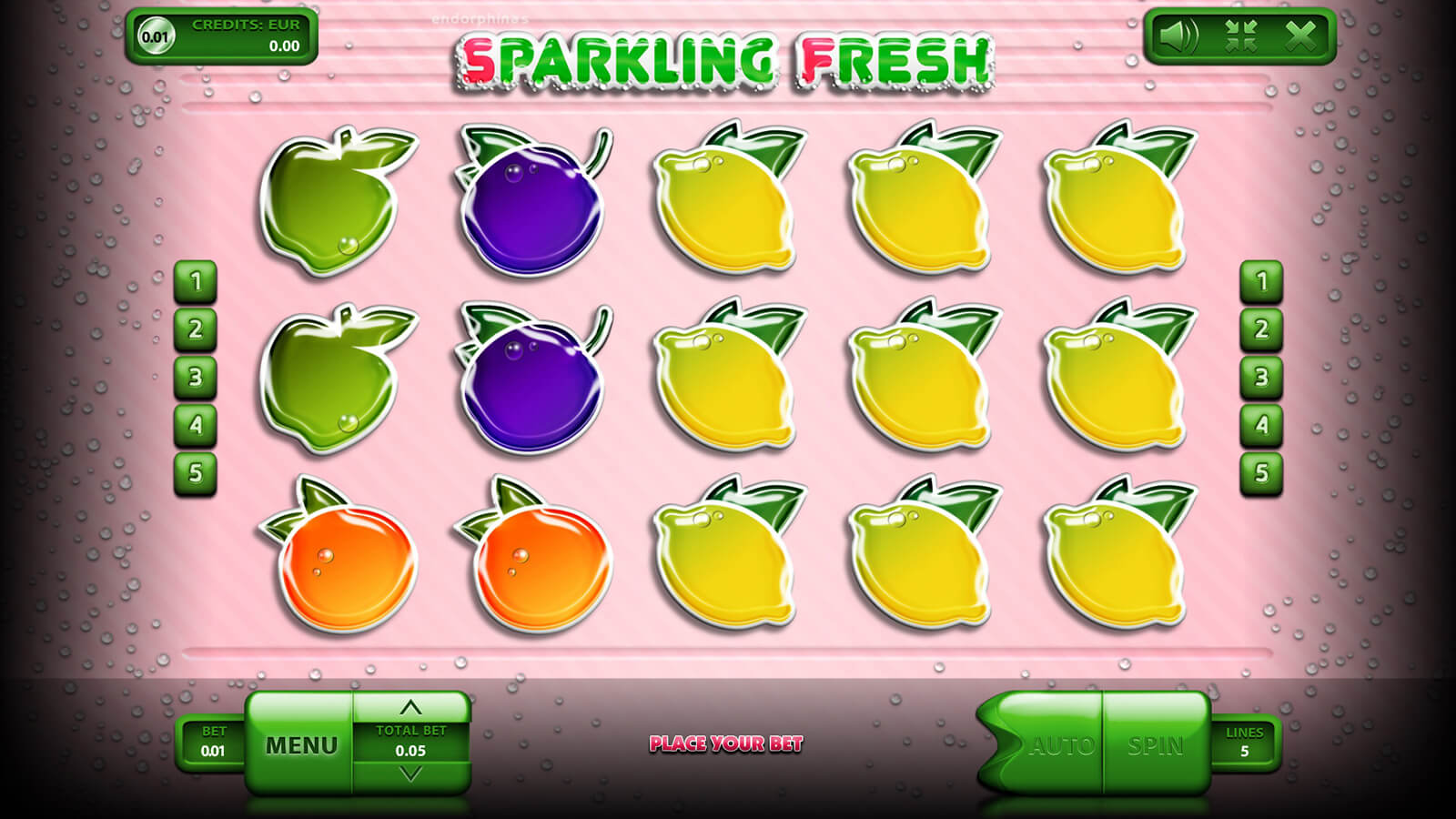
Task: Decrease total bet with the down arrow
Action: (x=410, y=774)
